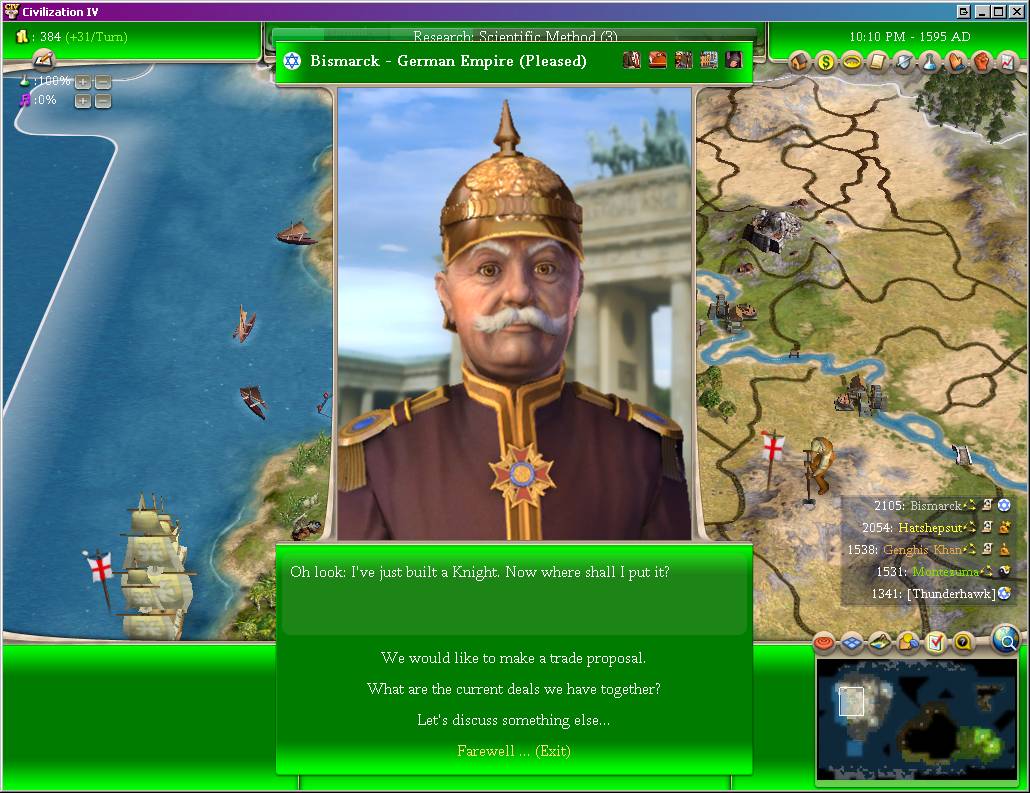Open the Domestic Advisor house icon
The height and width of the screenshot is (793, 1030).
pyautogui.click(x=800, y=62)
